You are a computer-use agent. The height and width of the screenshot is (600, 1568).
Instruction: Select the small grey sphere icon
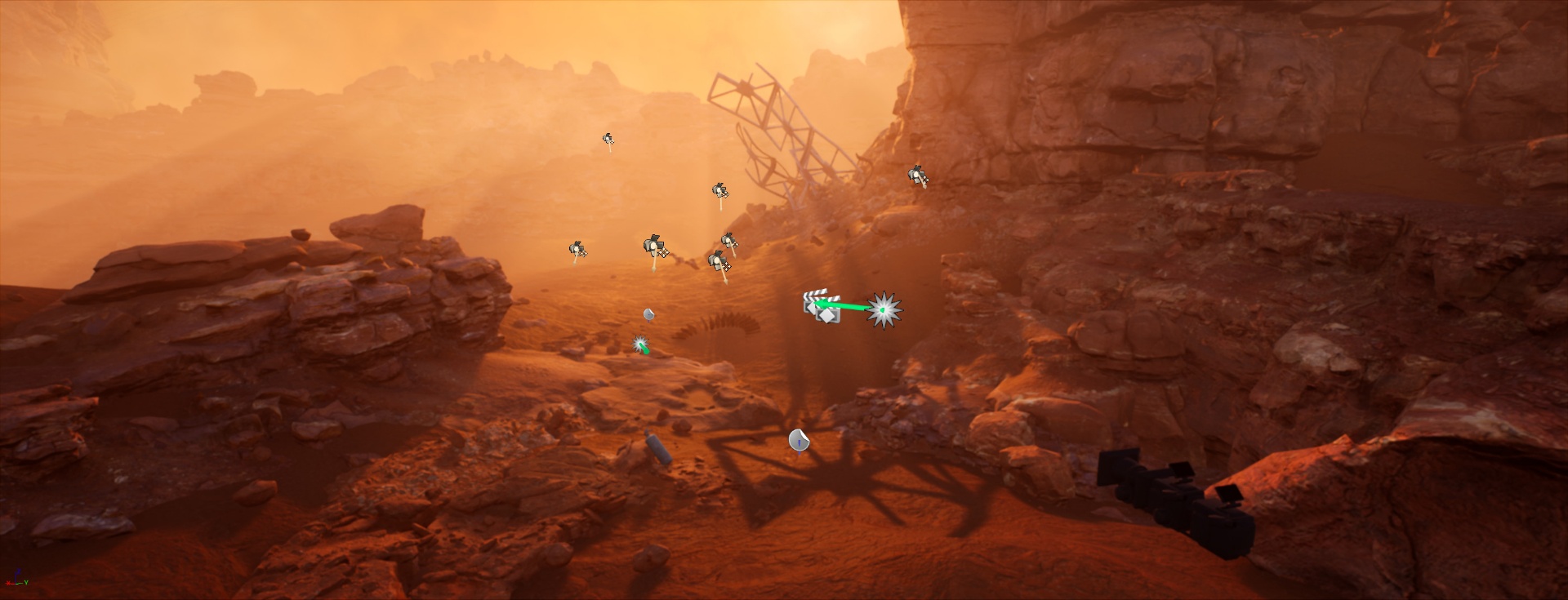648,314
